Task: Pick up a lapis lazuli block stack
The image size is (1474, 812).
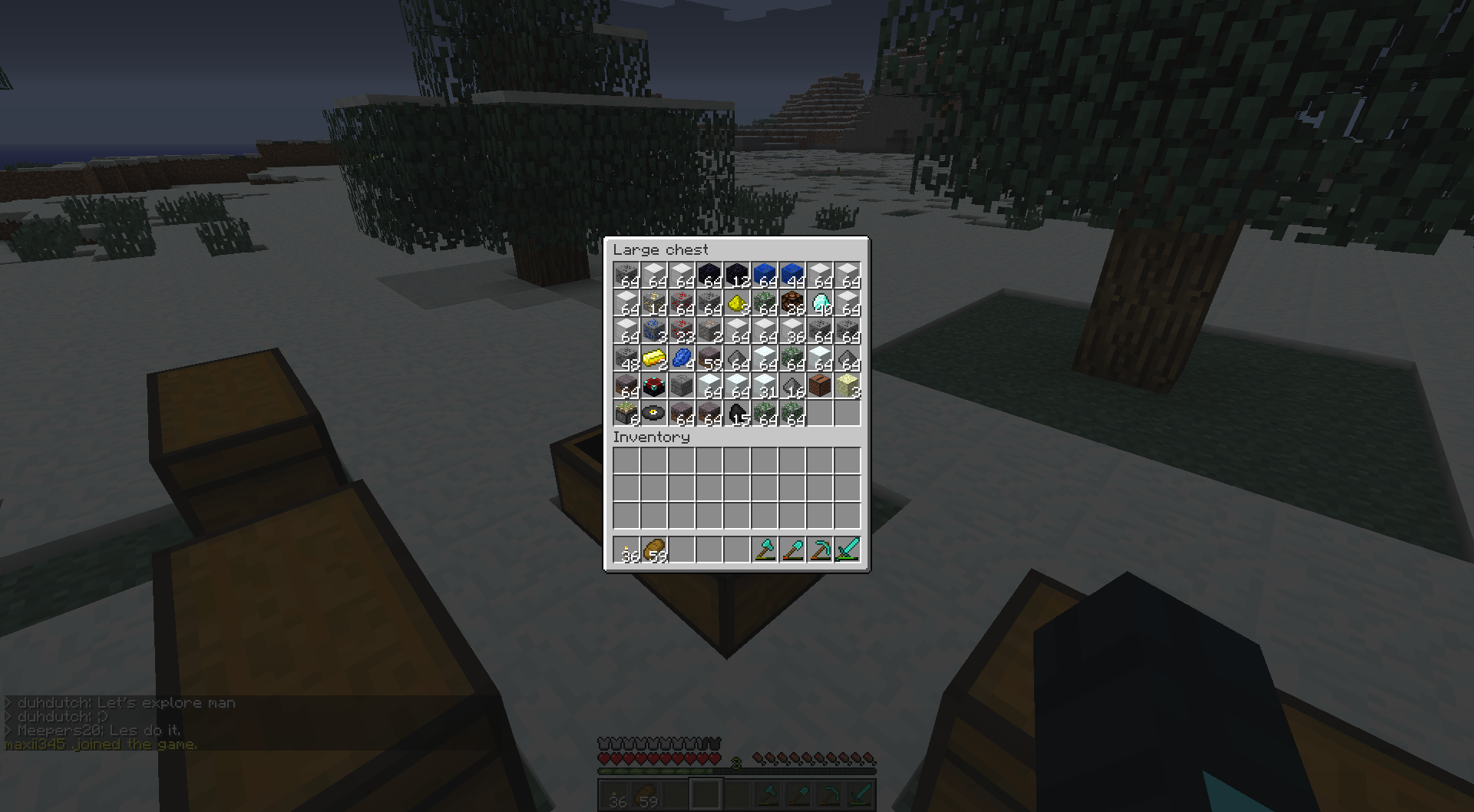Action: click(x=764, y=275)
